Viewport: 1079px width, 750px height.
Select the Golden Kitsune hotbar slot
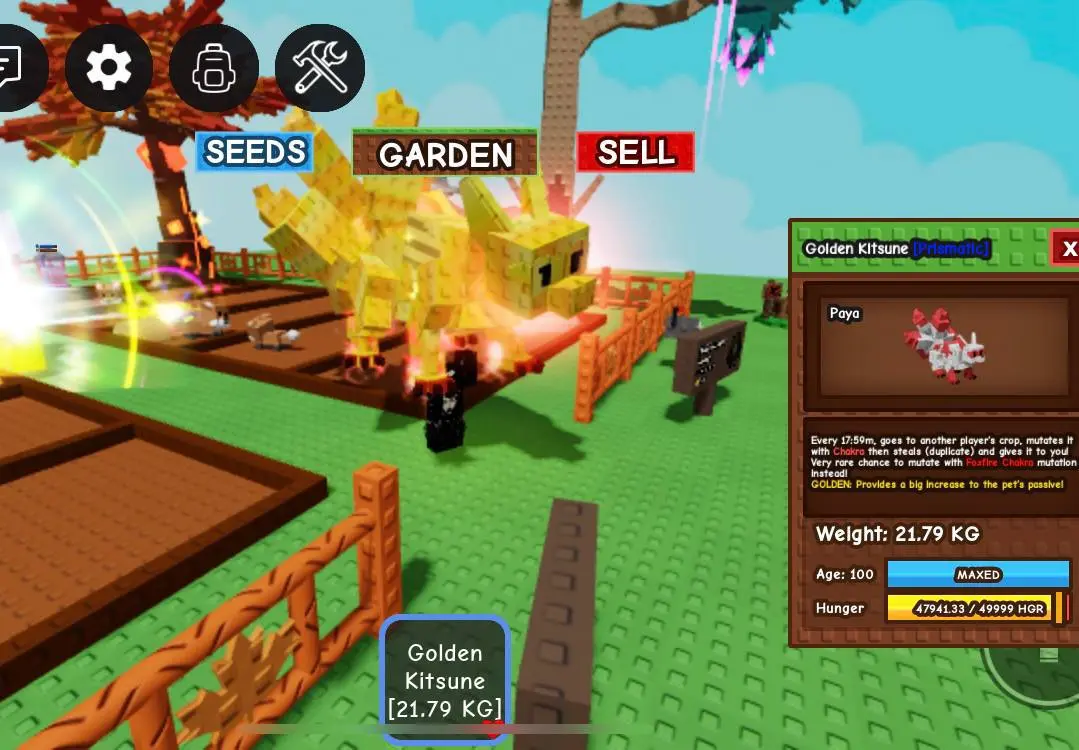[445, 680]
